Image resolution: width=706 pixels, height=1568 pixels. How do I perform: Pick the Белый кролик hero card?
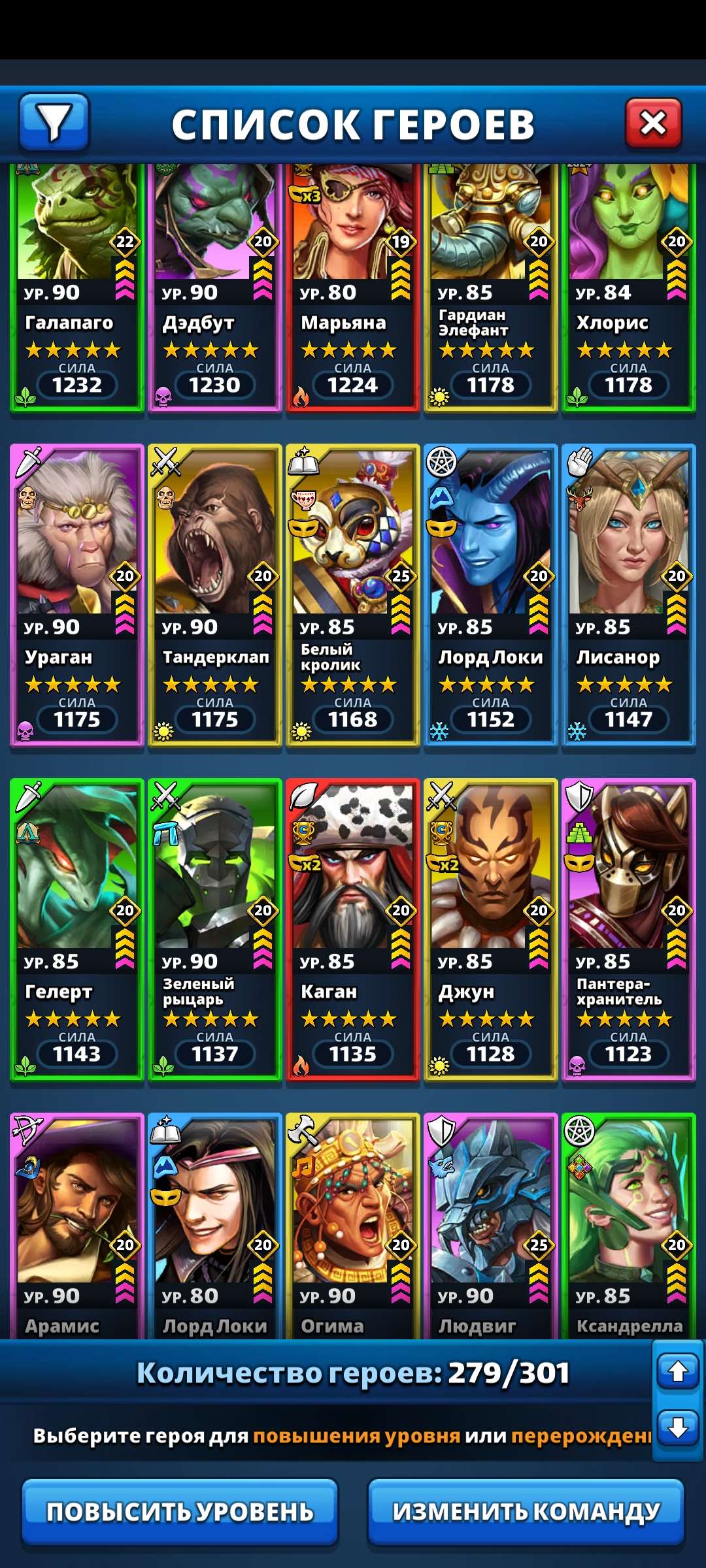[x=353, y=595]
